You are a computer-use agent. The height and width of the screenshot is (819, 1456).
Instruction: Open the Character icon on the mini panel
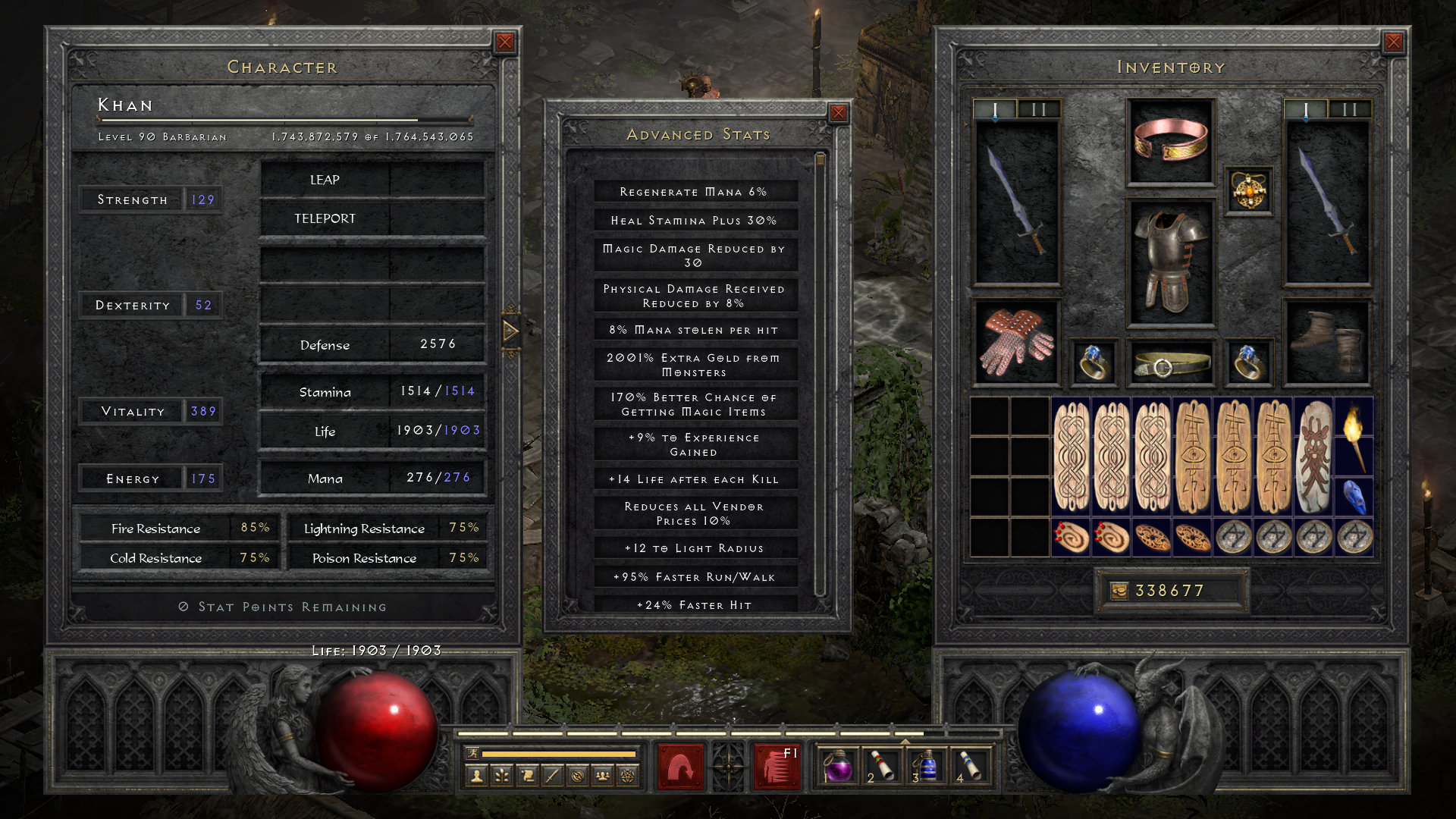(477, 774)
